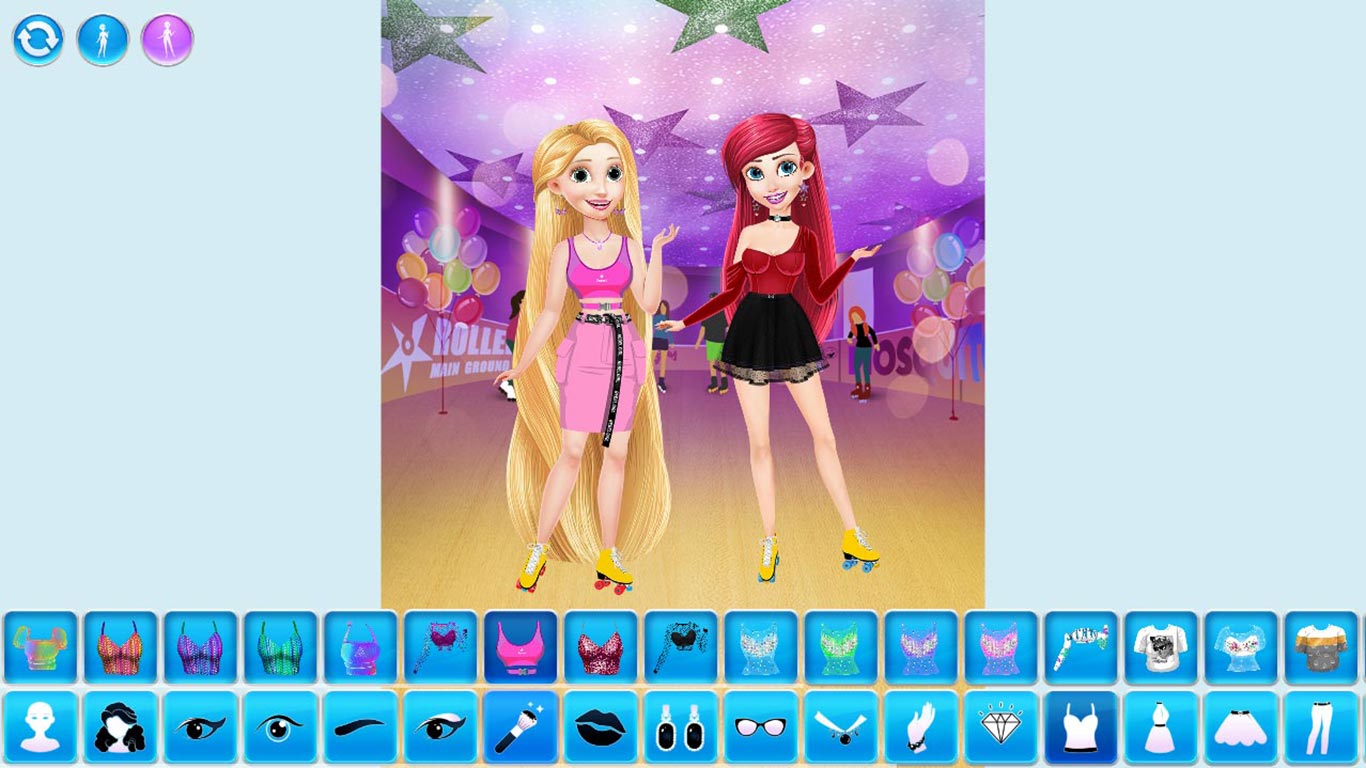Select the diamond jewelry category

pyautogui.click(x=1000, y=730)
